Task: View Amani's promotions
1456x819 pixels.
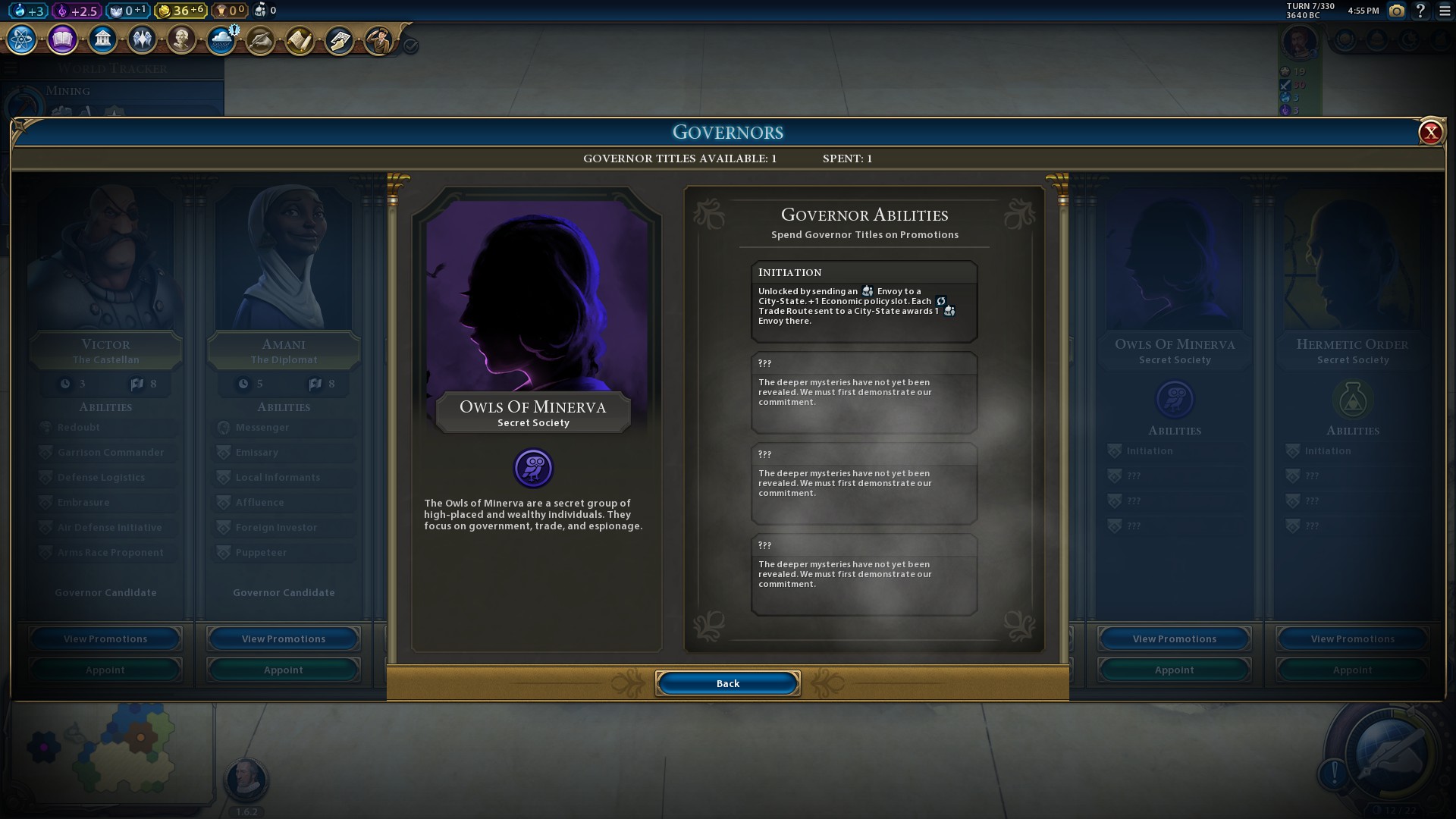Action: pos(283,639)
